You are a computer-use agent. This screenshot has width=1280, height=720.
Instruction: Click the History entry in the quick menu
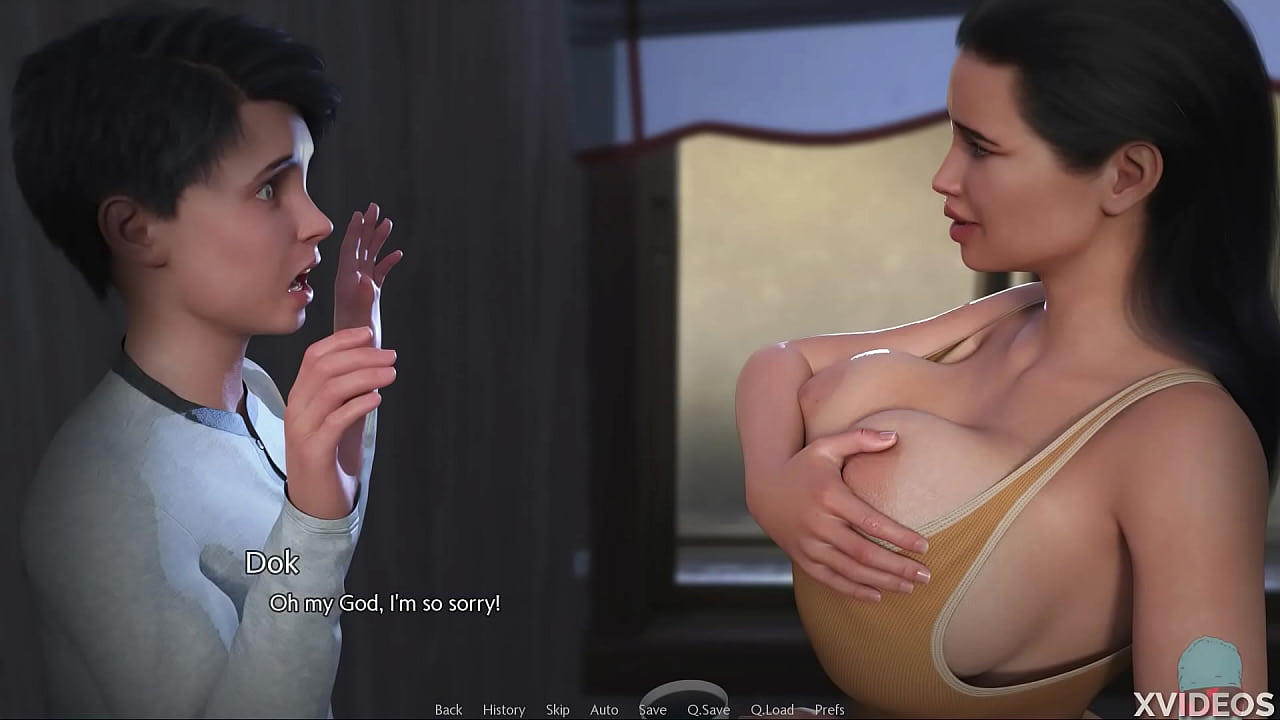click(503, 709)
